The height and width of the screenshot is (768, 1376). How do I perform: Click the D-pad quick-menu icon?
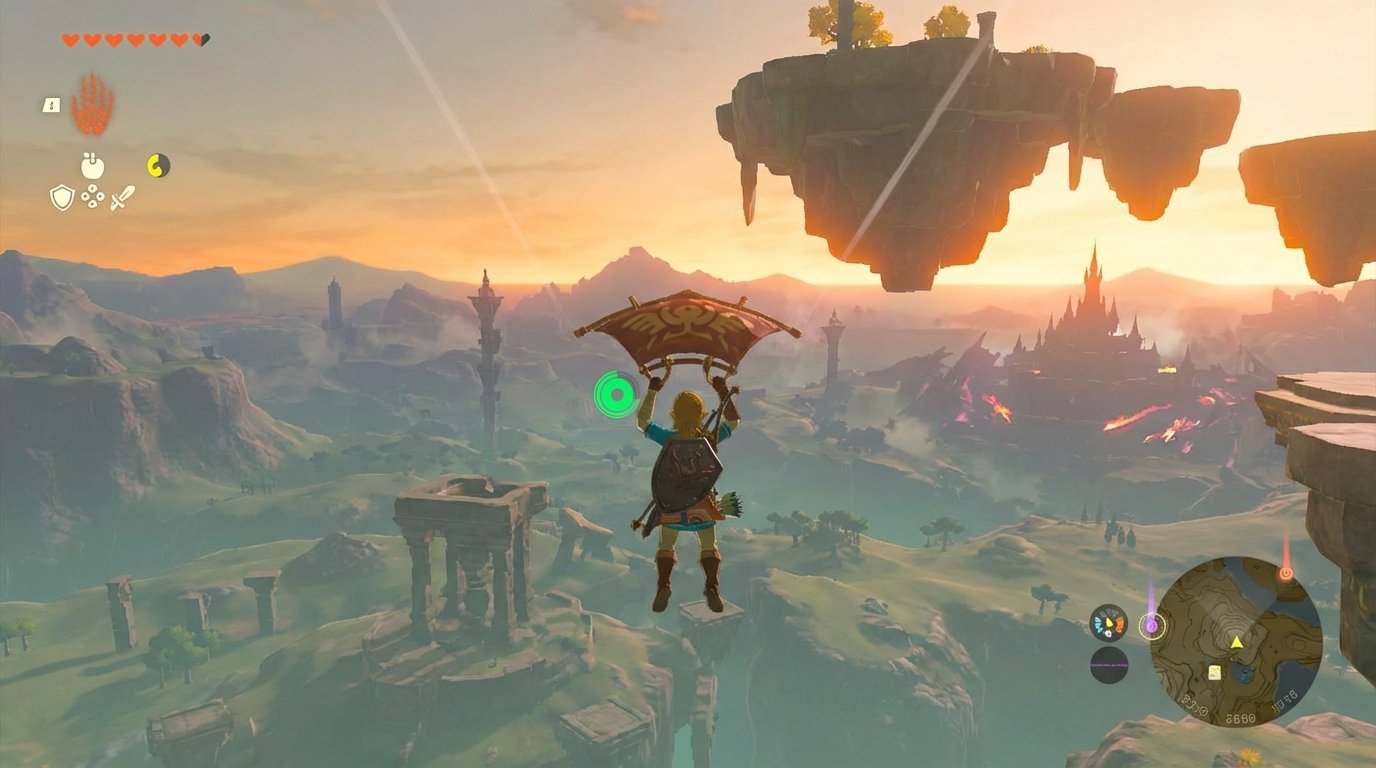(x=92, y=197)
